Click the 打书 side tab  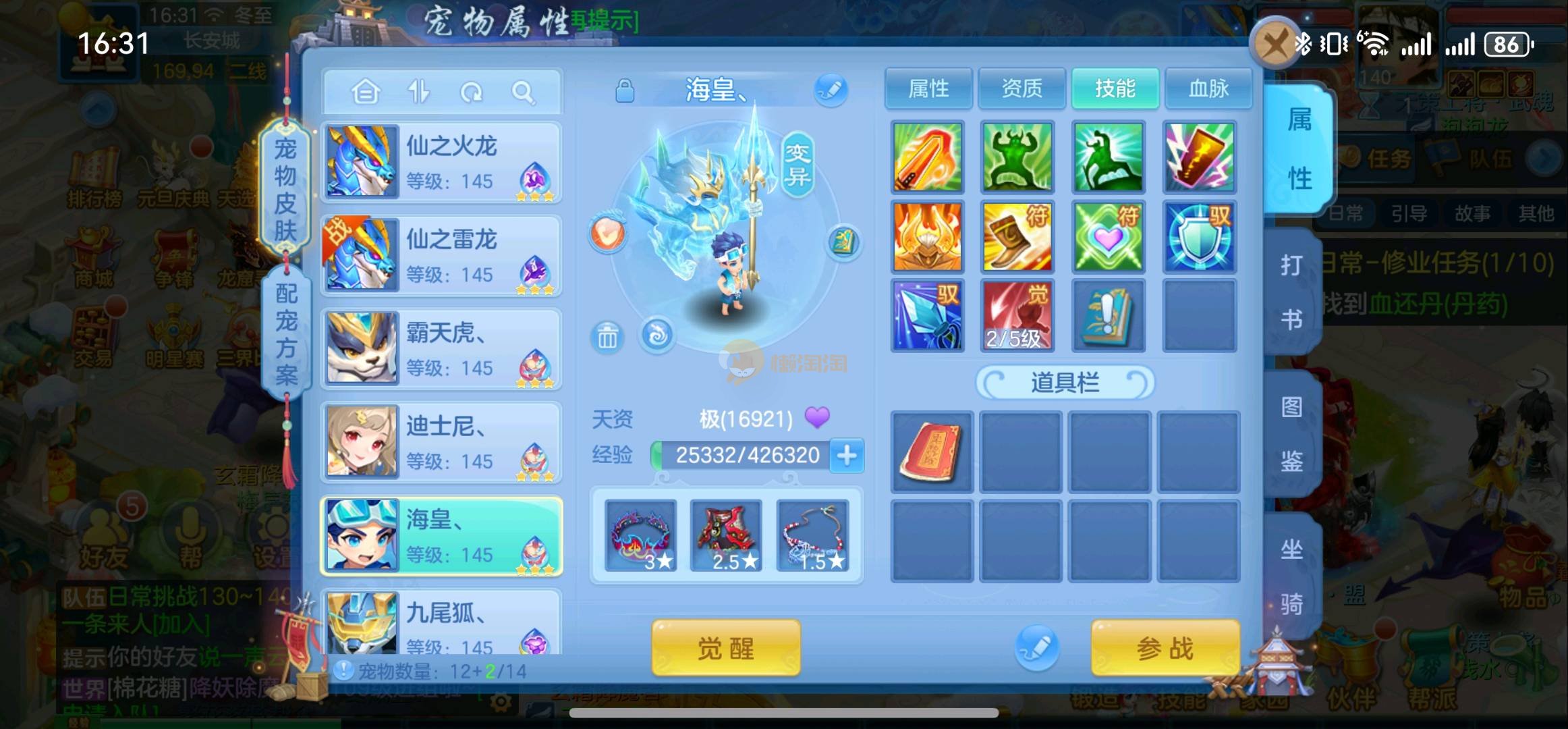tap(1291, 292)
